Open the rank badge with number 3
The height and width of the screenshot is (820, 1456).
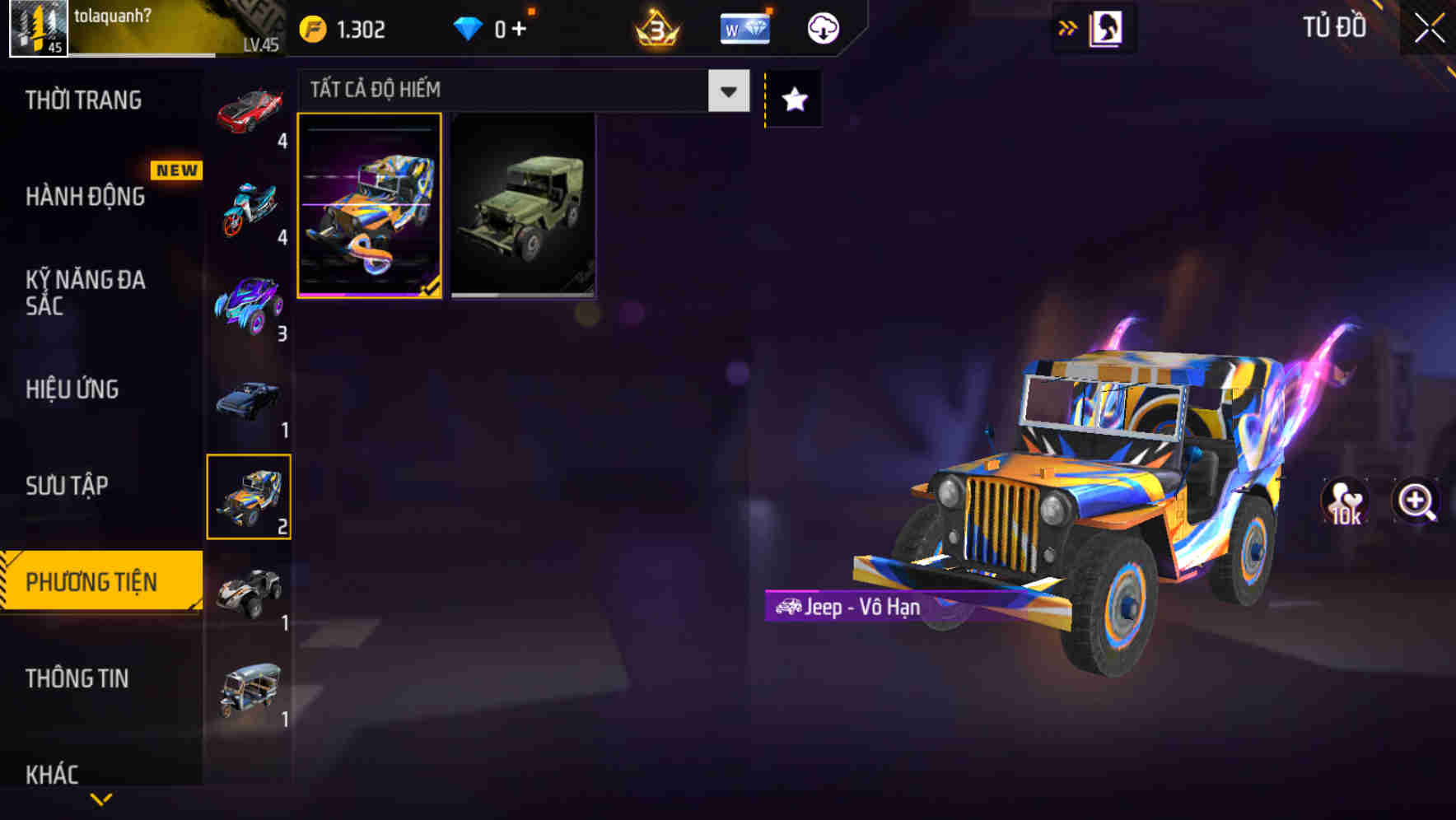653,26
